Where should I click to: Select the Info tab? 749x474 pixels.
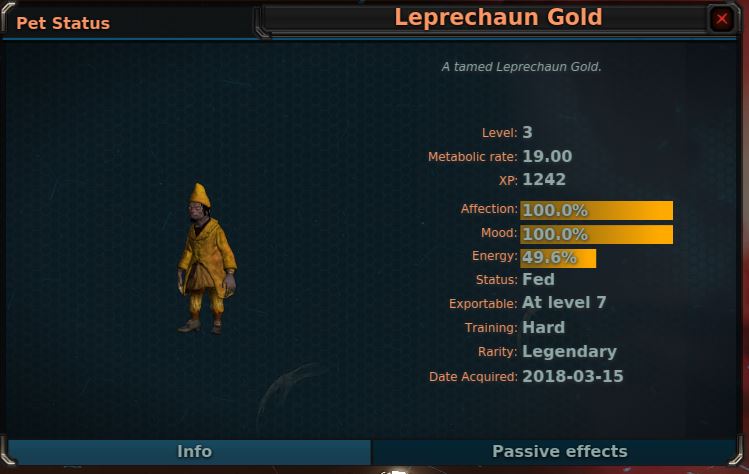click(193, 452)
